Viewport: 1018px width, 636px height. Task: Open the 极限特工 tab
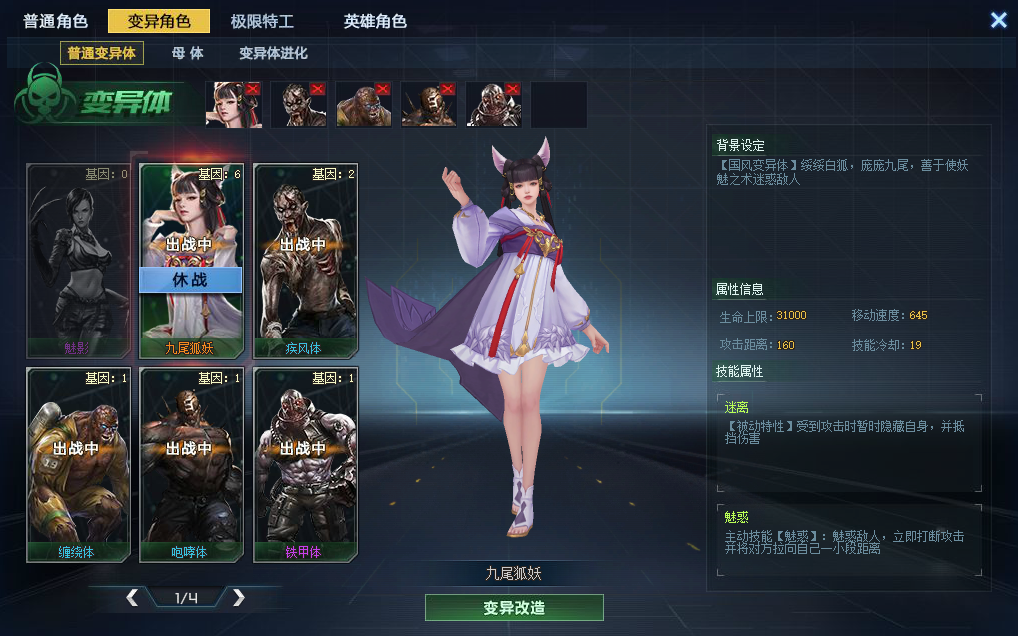(x=262, y=21)
